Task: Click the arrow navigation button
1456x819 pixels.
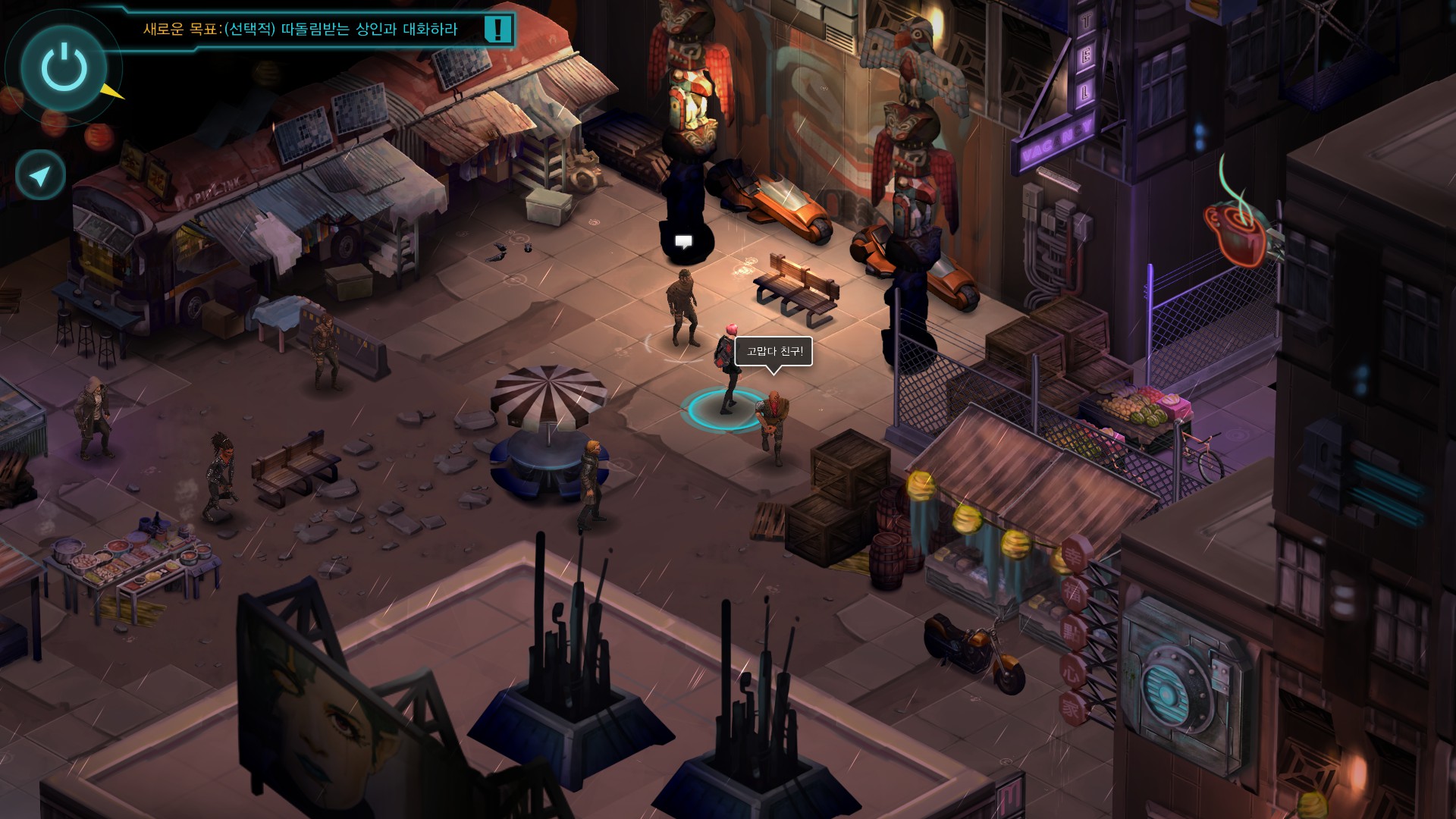Action: tap(40, 176)
